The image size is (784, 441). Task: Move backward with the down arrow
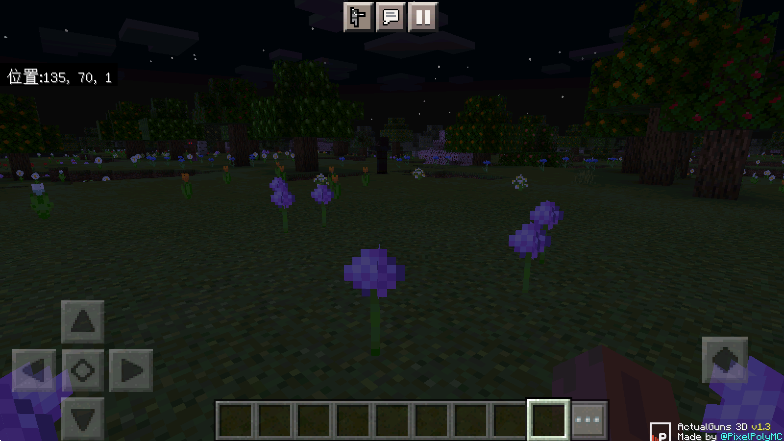(83, 418)
